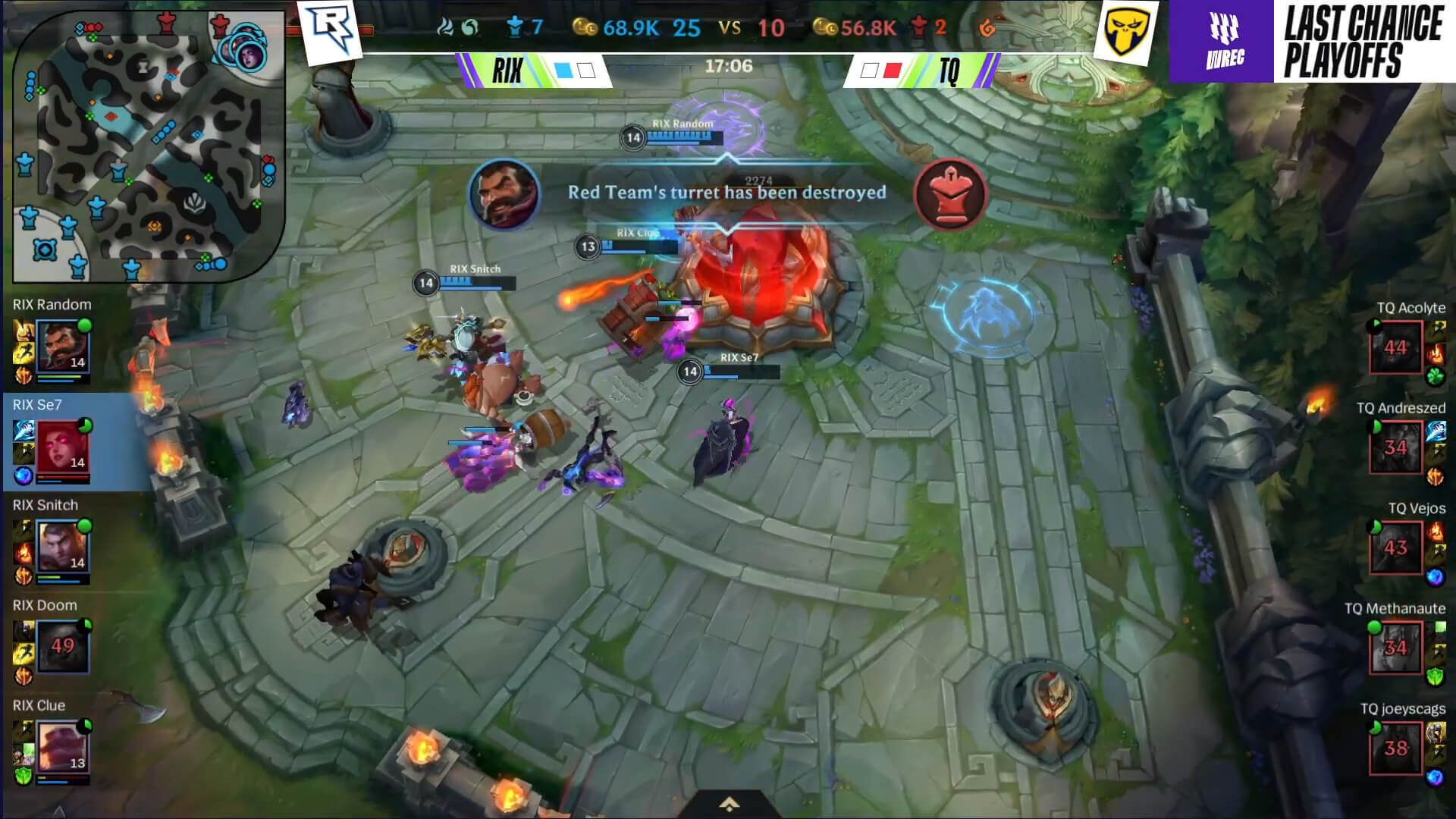Click the TQ team logo

1126,30
